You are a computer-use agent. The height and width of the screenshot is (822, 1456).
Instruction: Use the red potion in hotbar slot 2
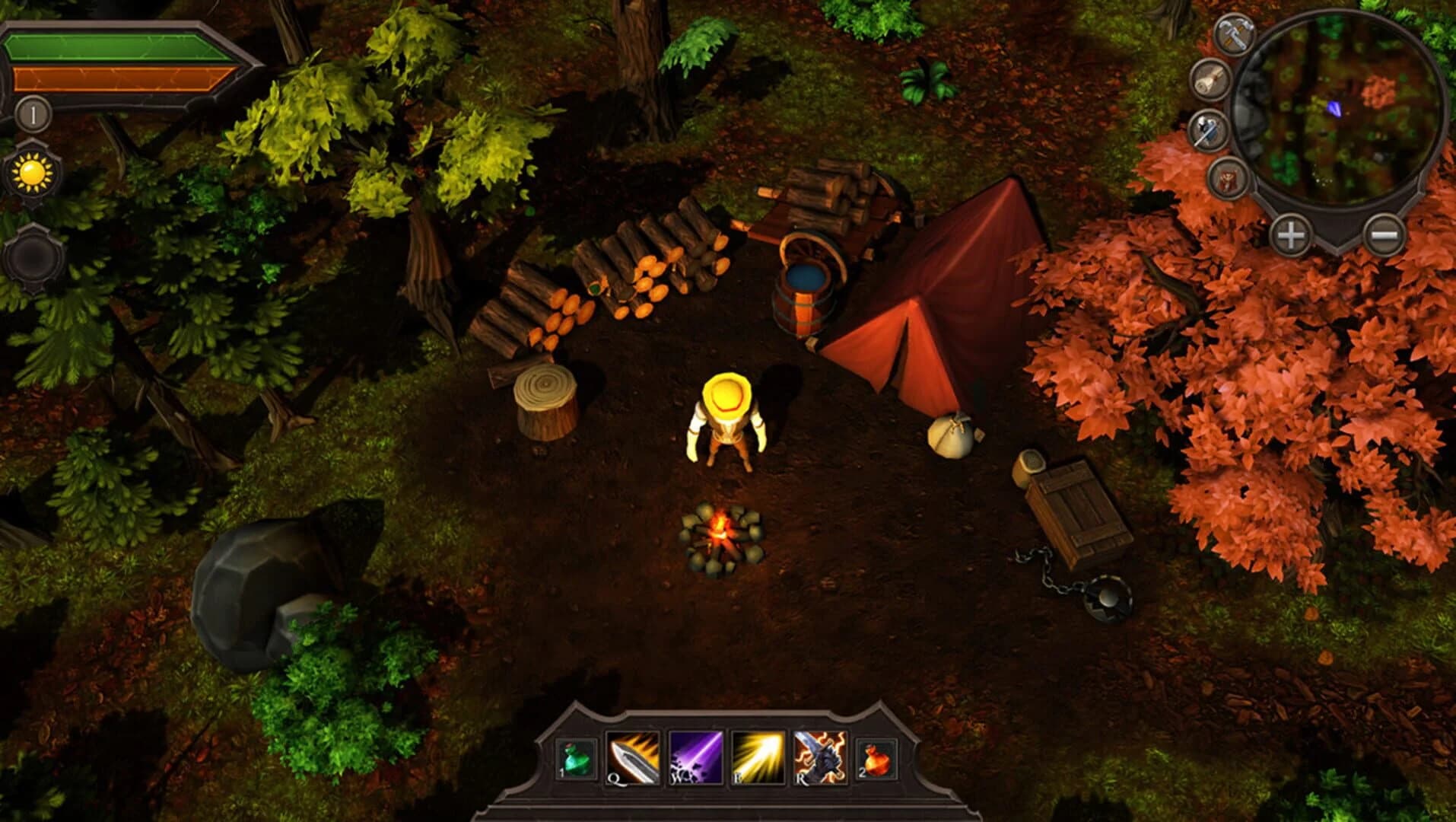point(875,761)
